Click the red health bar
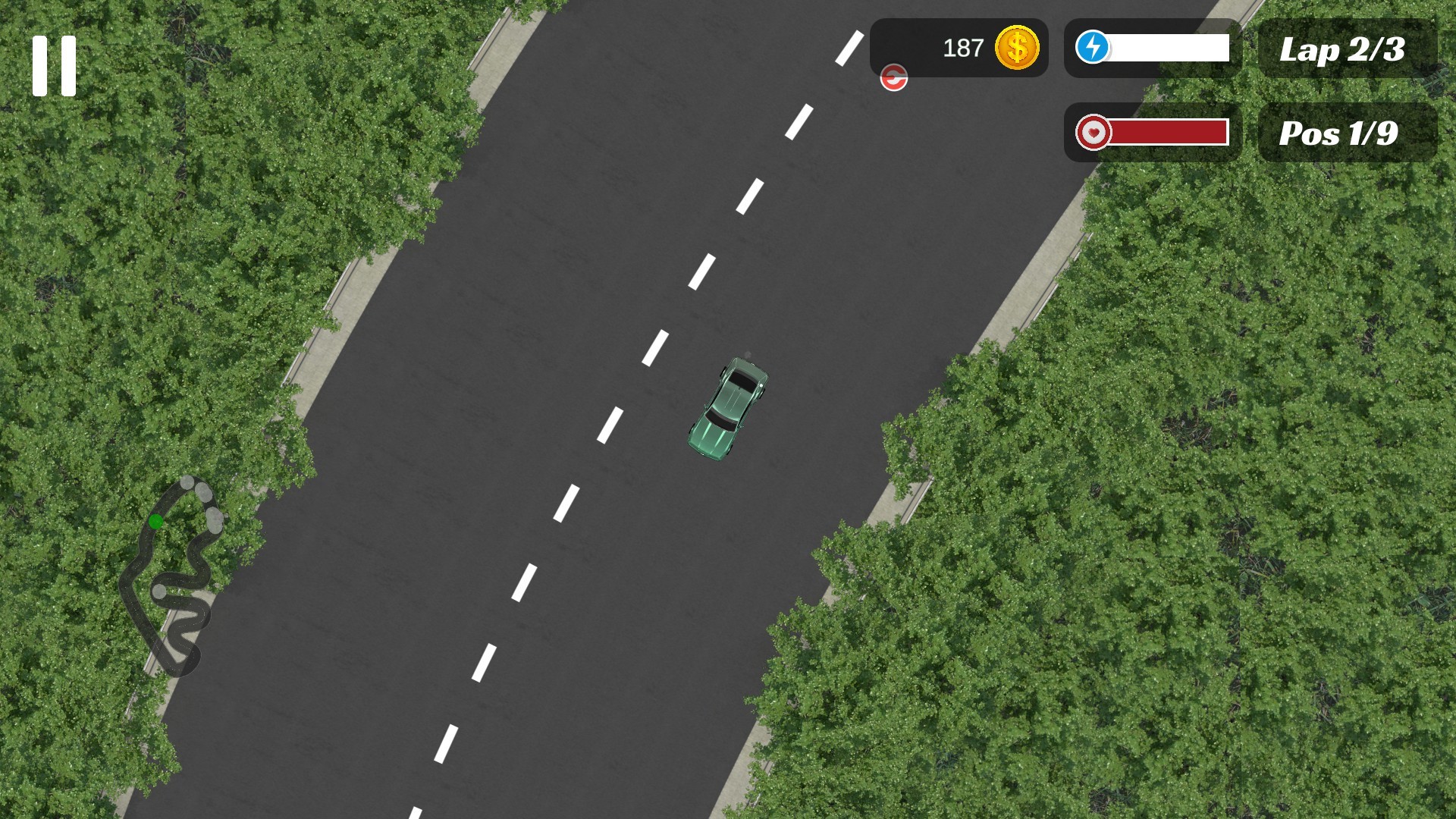 (x=1168, y=133)
